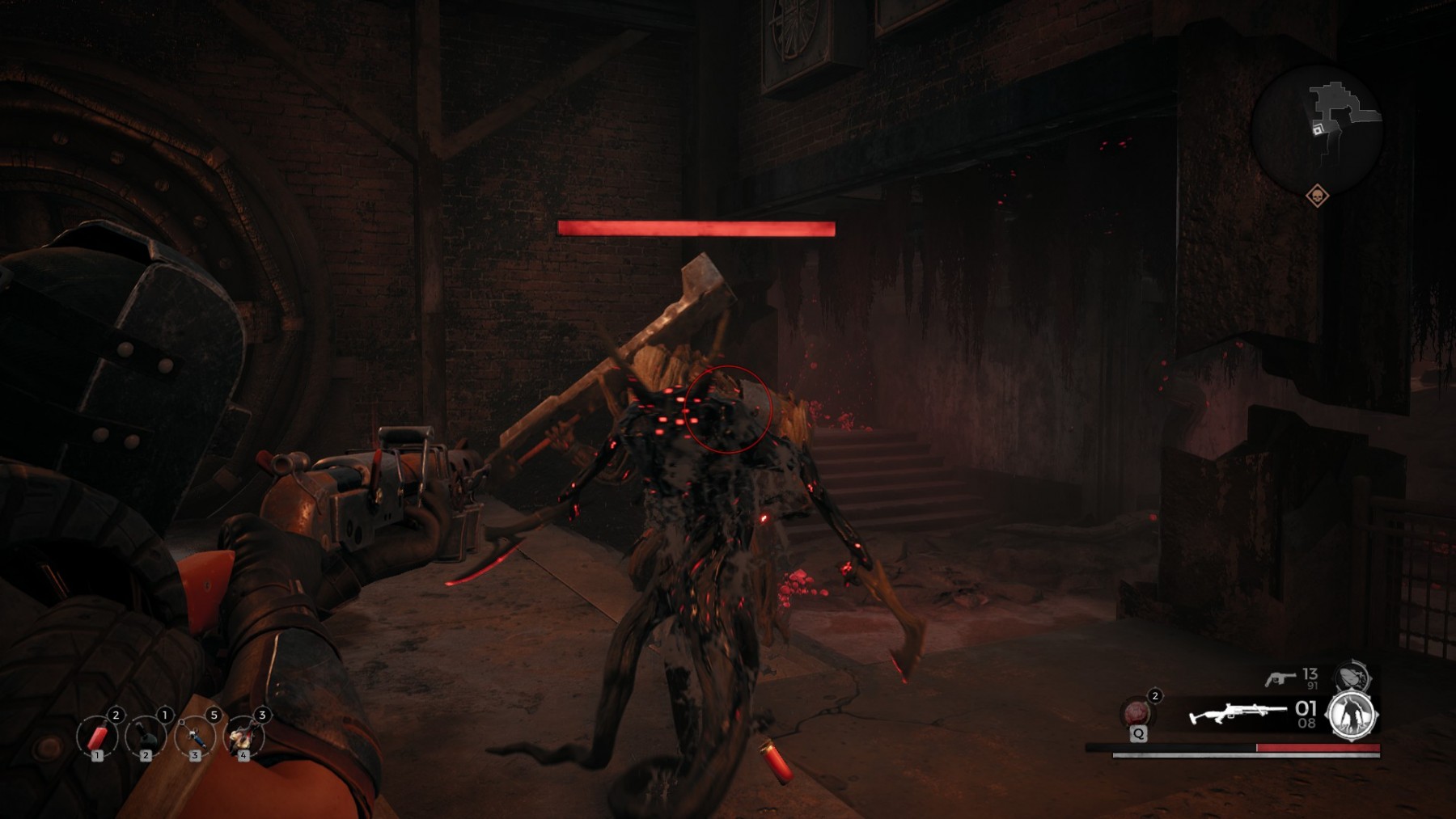Select the red canister consumable slot
The height and width of the screenshot is (819, 1456).
click(97, 737)
